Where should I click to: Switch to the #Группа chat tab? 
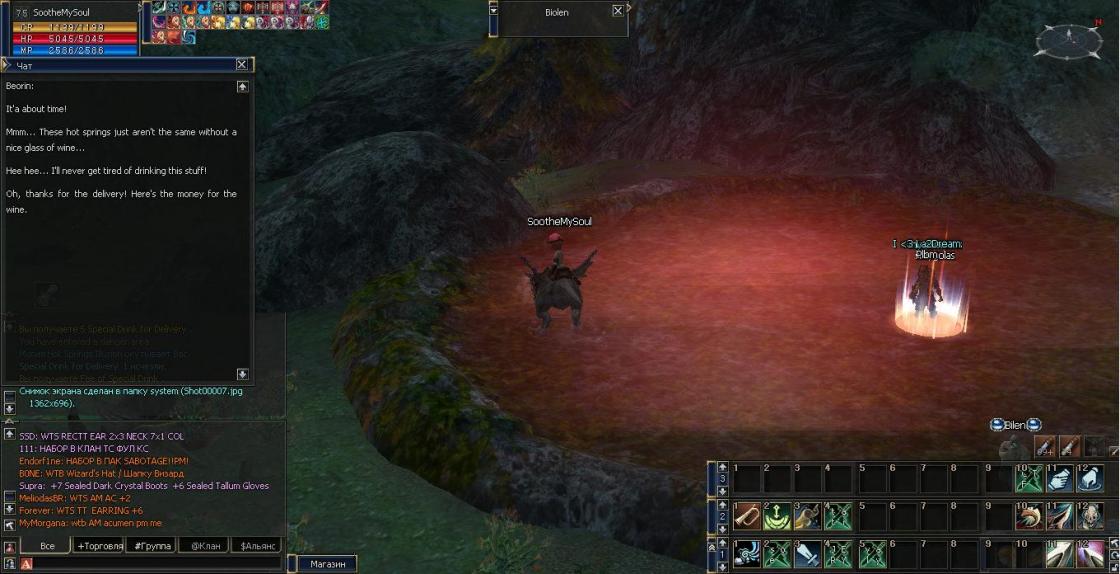pos(152,545)
